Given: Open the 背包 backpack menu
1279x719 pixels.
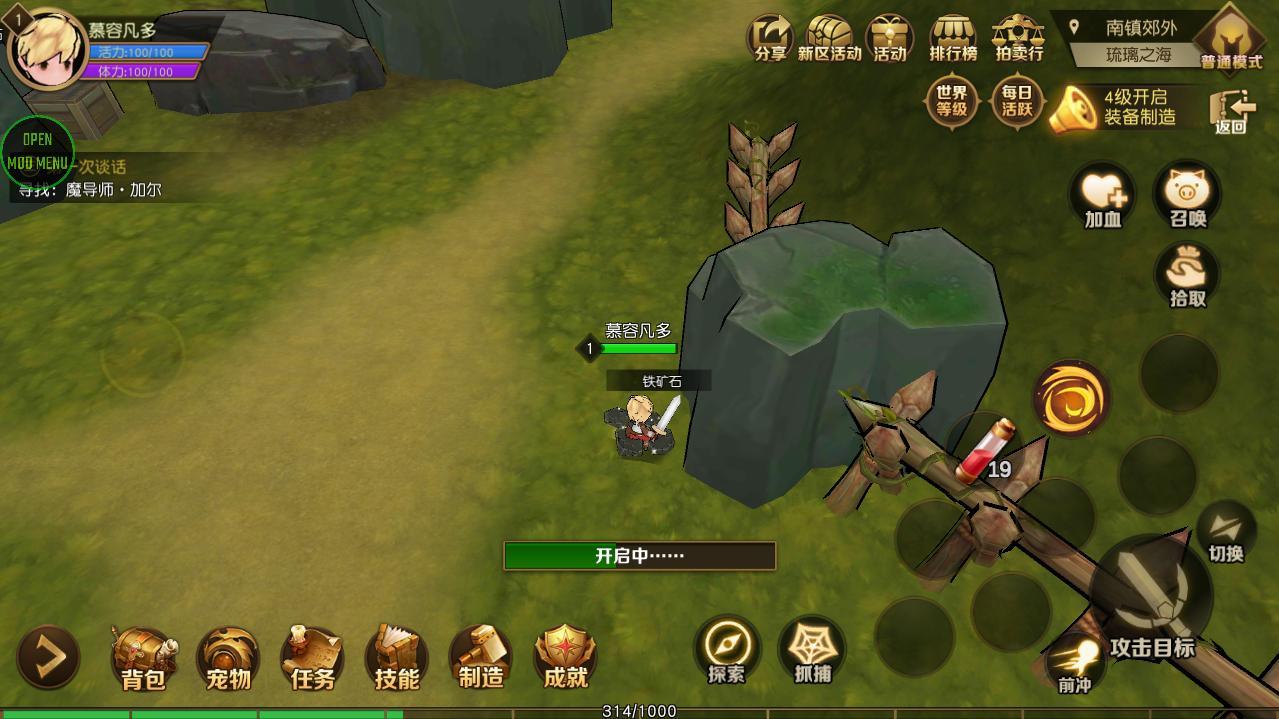Looking at the screenshot, I should [143, 657].
